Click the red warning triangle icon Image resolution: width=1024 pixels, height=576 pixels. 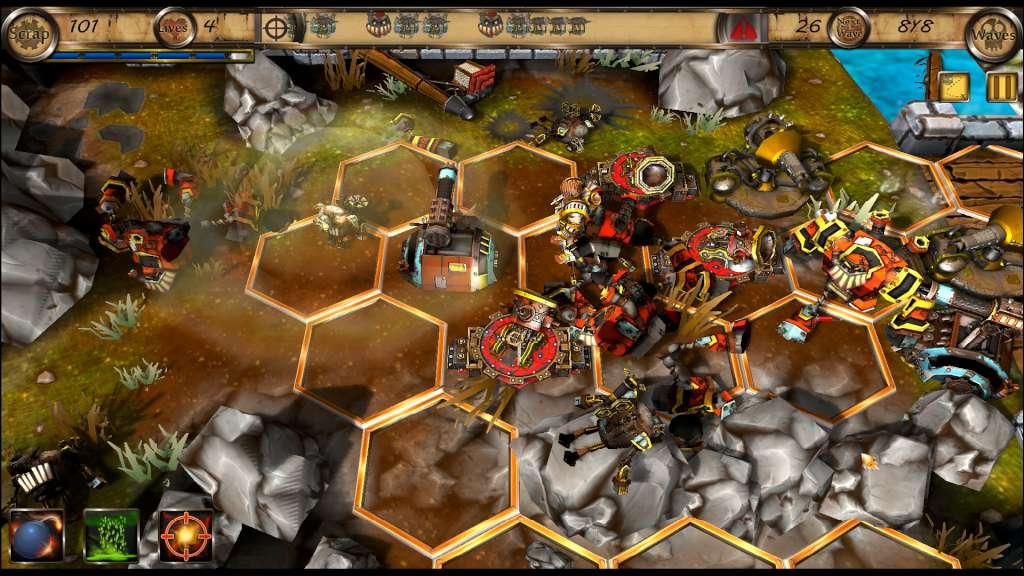[x=741, y=29]
